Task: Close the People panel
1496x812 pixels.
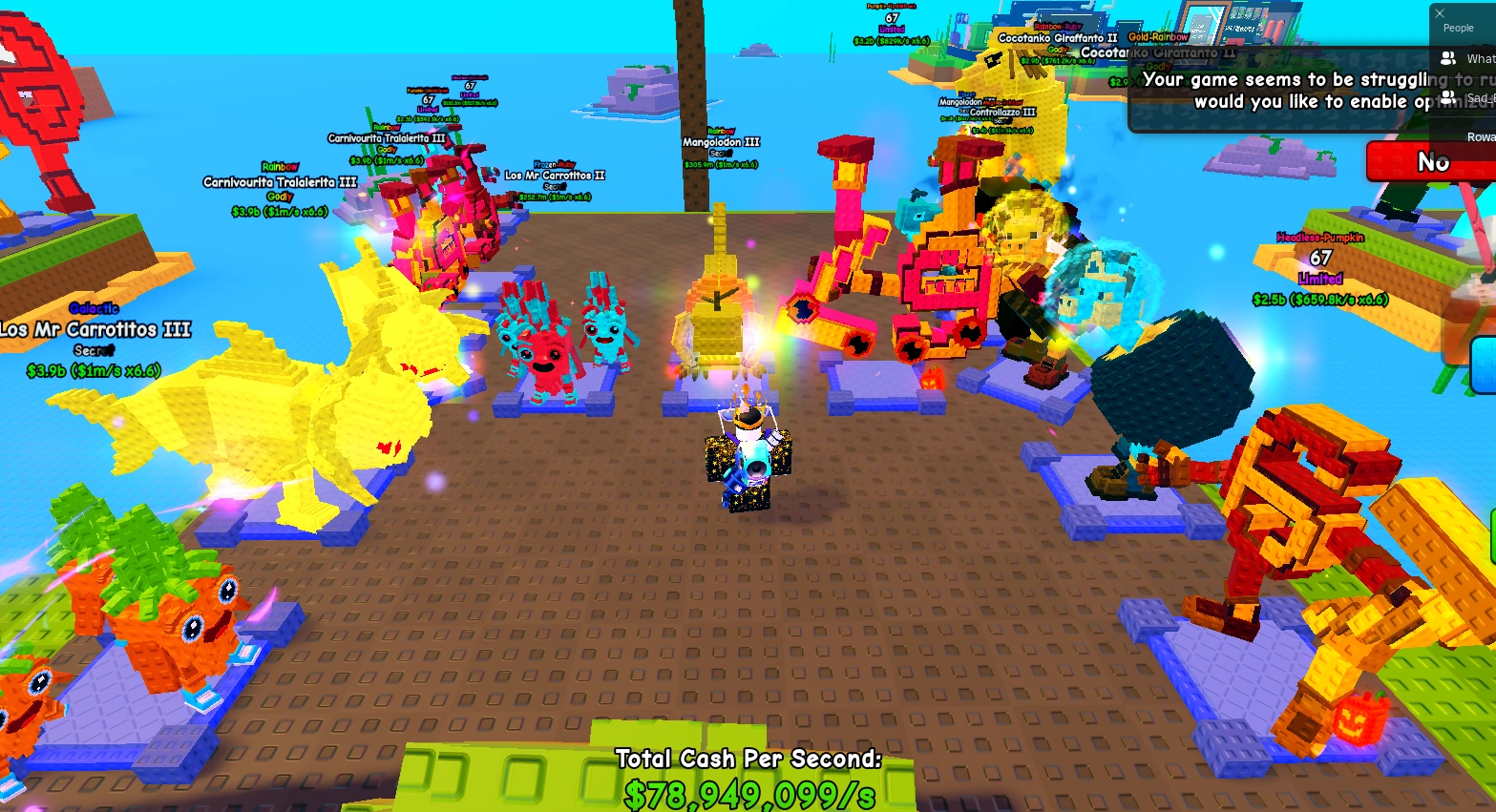Action: (x=1439, y=13)
